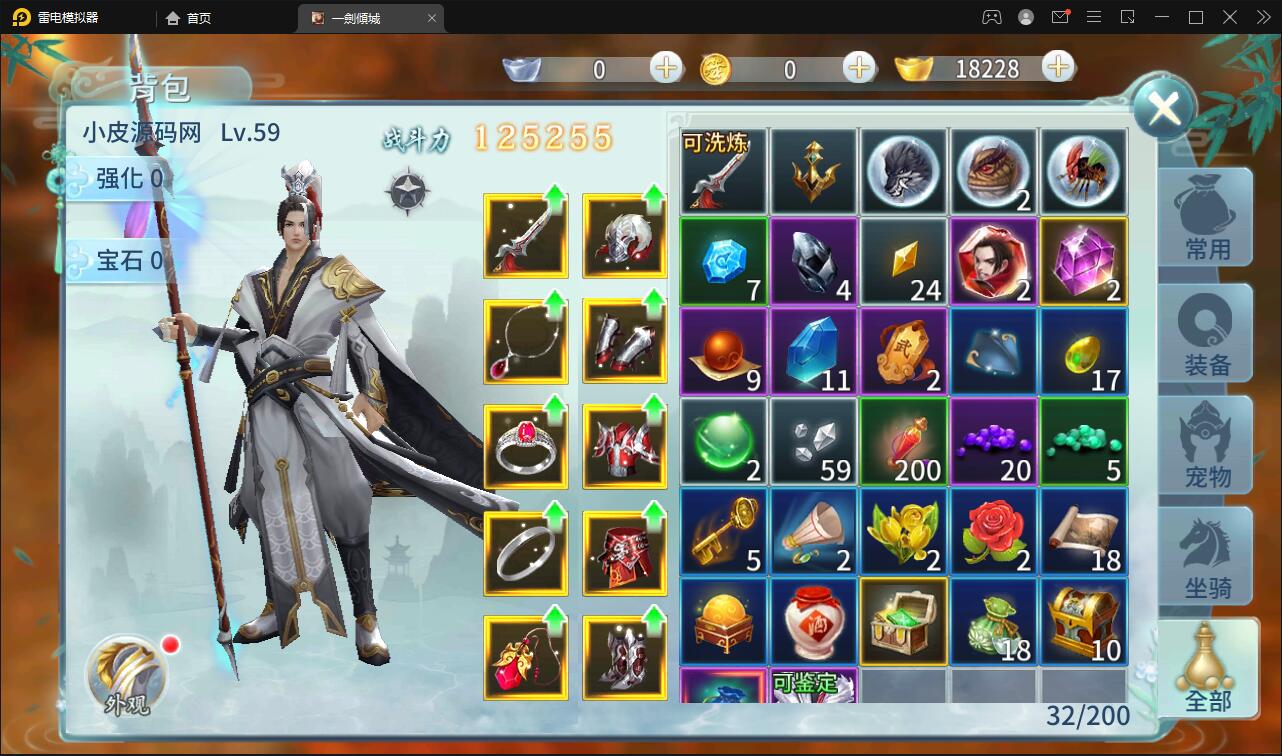The width and height of the screenshot is (1282, 756).
Task: Show the 宠物 pet tab
Action: (x=1206, y=445)
